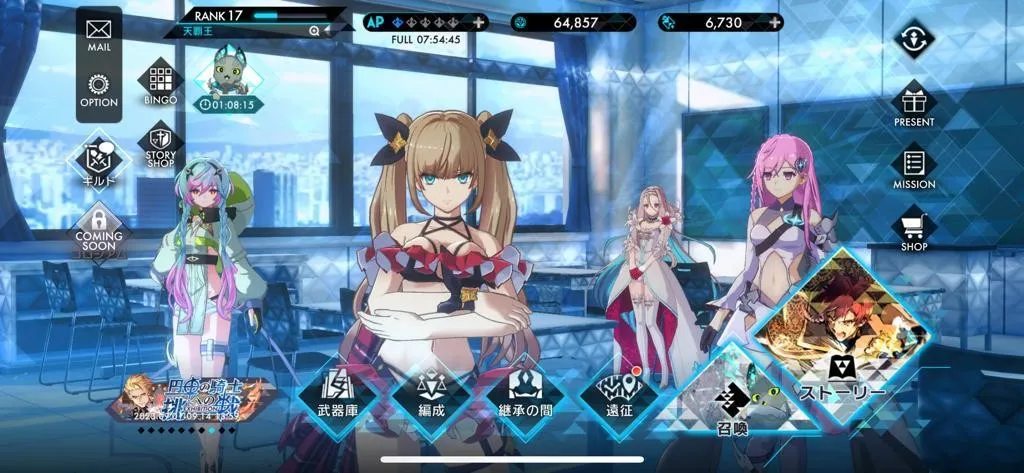Enter the 継承の間 menu
Image resolution: width=1024 pixels, height=473 pixels.
click(526, 397)
